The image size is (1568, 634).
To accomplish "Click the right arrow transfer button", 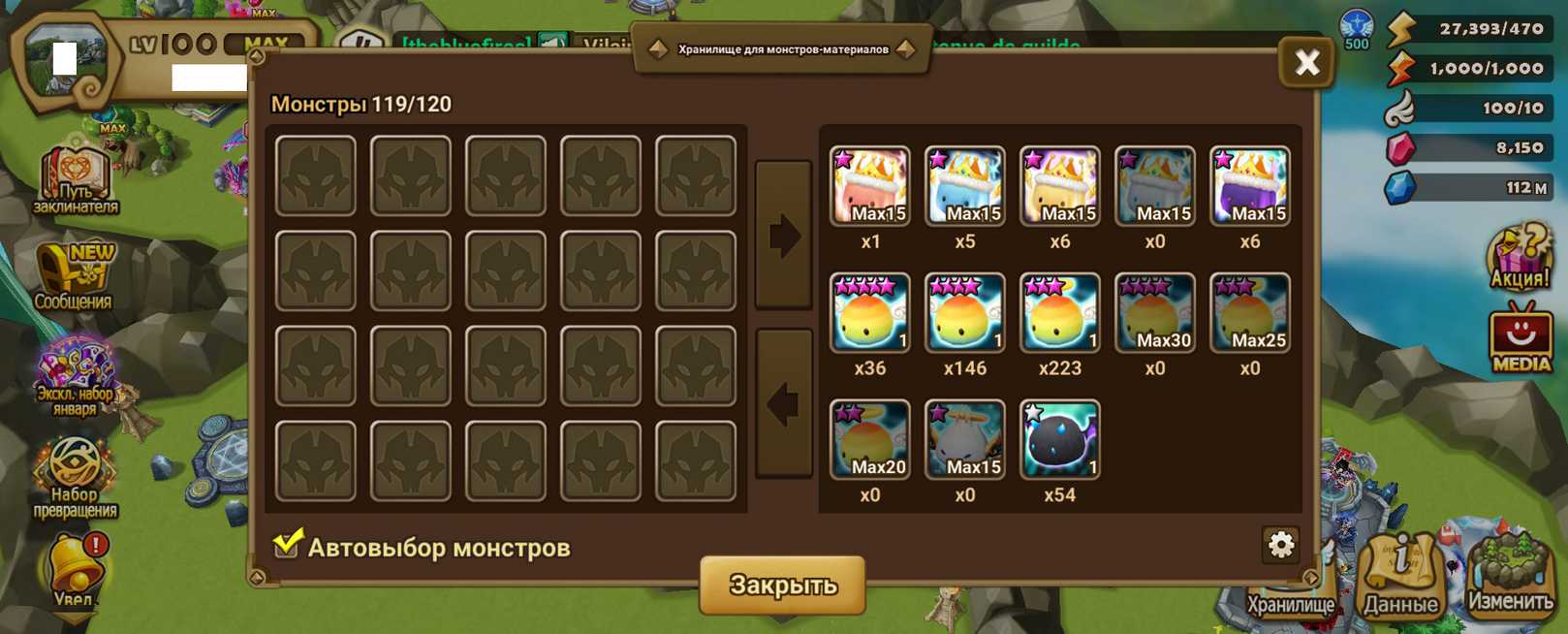I will 783,236.
